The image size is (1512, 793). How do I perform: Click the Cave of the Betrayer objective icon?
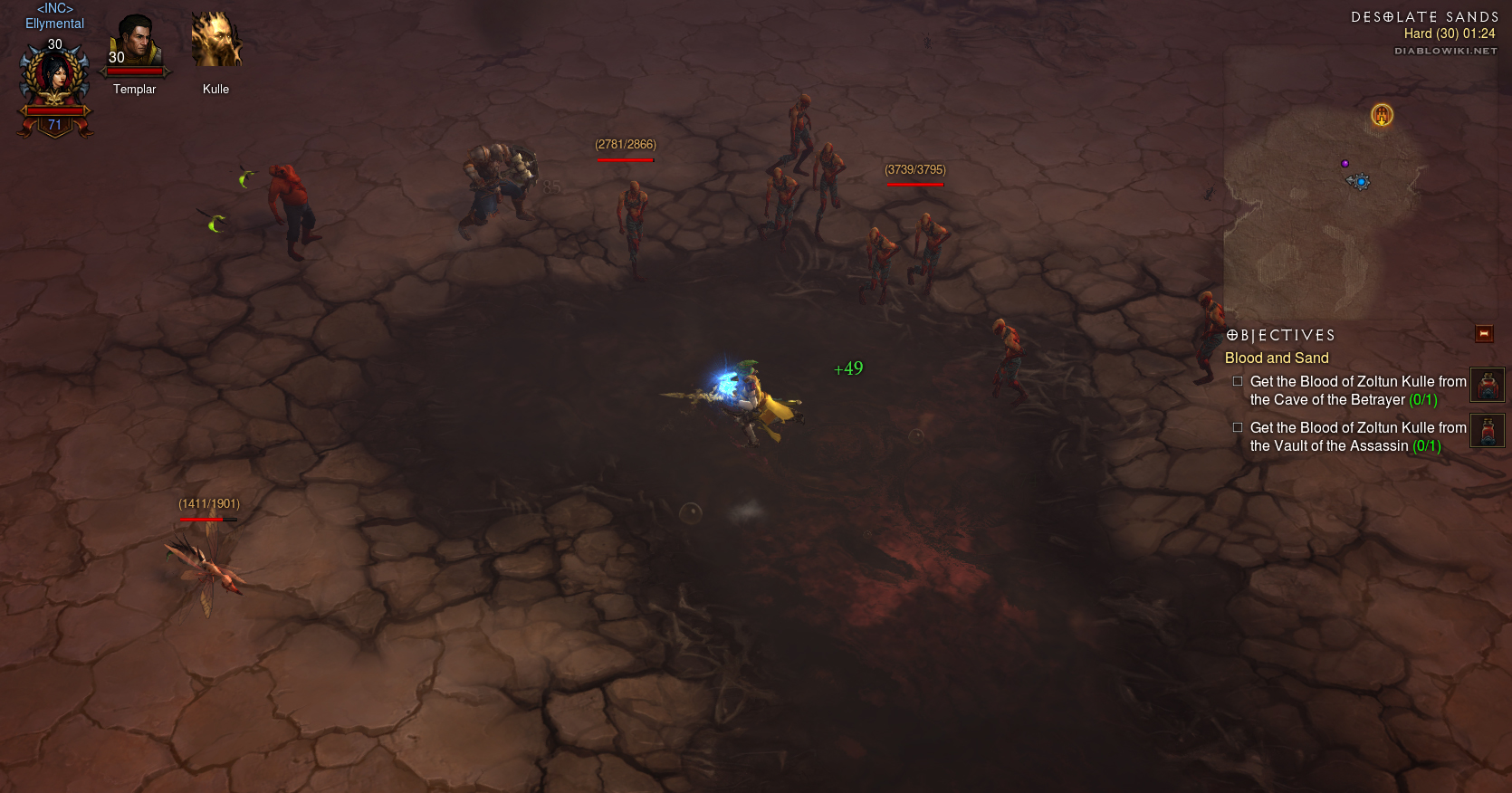[x=1487, y=385]
